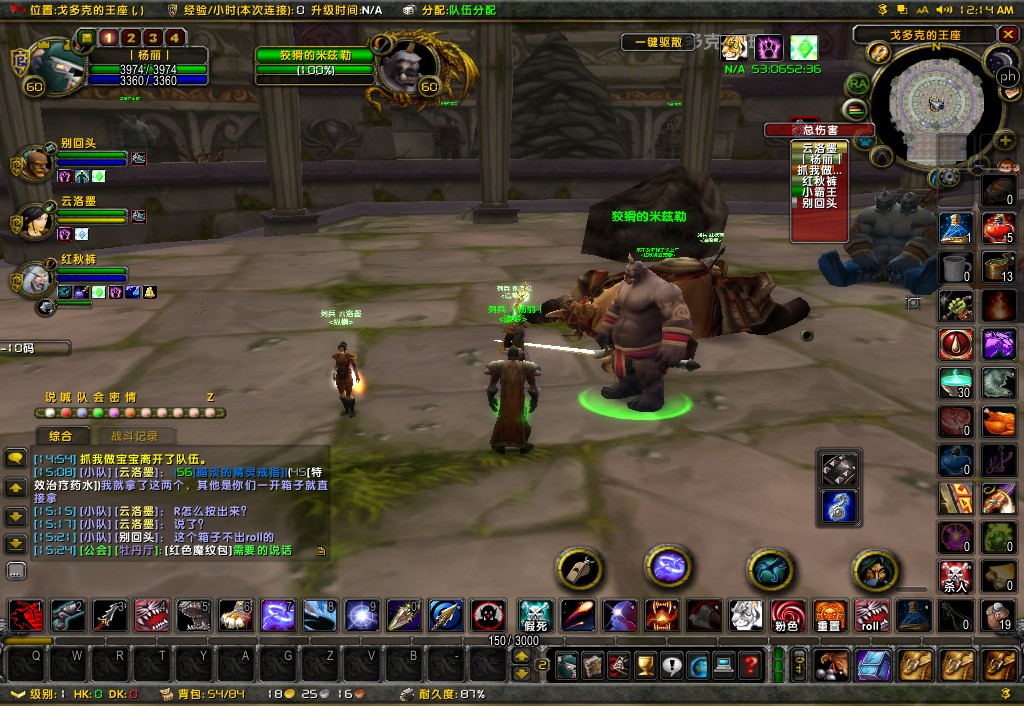
Task: Open the 战斗记录 combat log tab
Action: 134,436
